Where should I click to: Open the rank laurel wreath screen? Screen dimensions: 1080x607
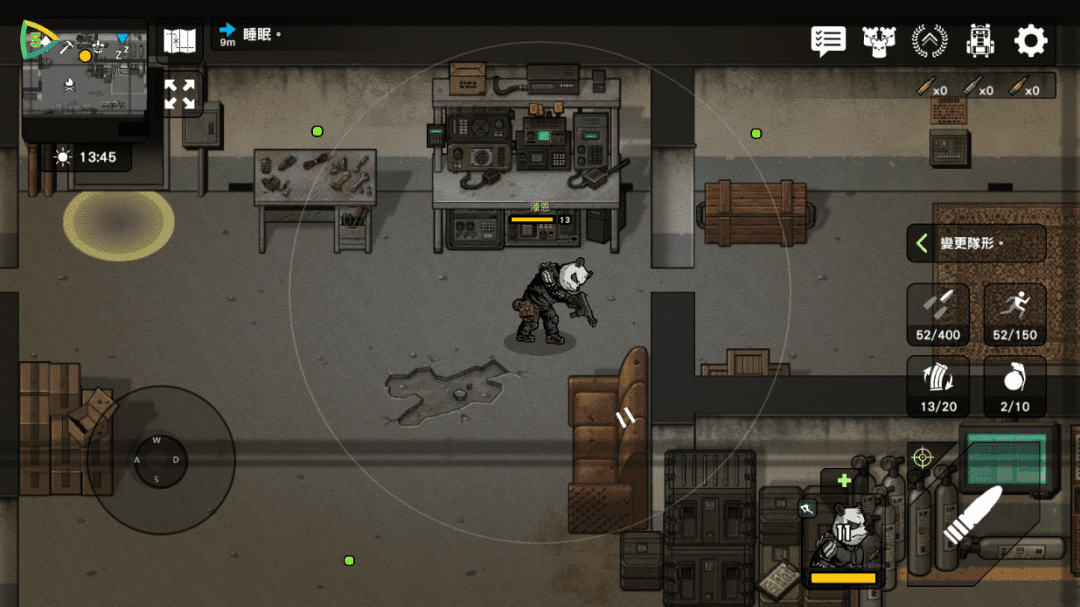click(x=930, y=41)
